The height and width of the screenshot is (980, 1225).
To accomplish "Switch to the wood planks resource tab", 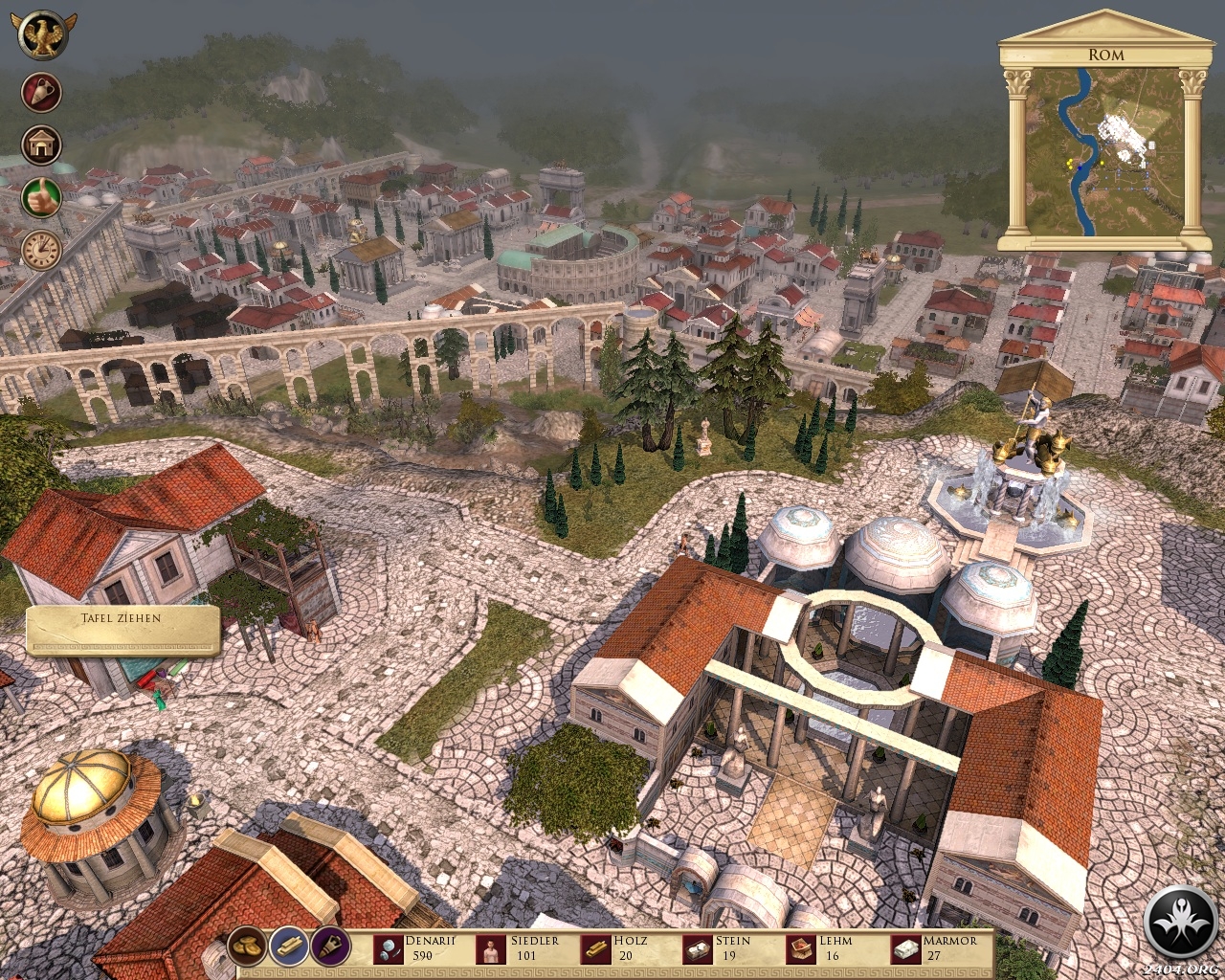I will click(x=289, y=946).
